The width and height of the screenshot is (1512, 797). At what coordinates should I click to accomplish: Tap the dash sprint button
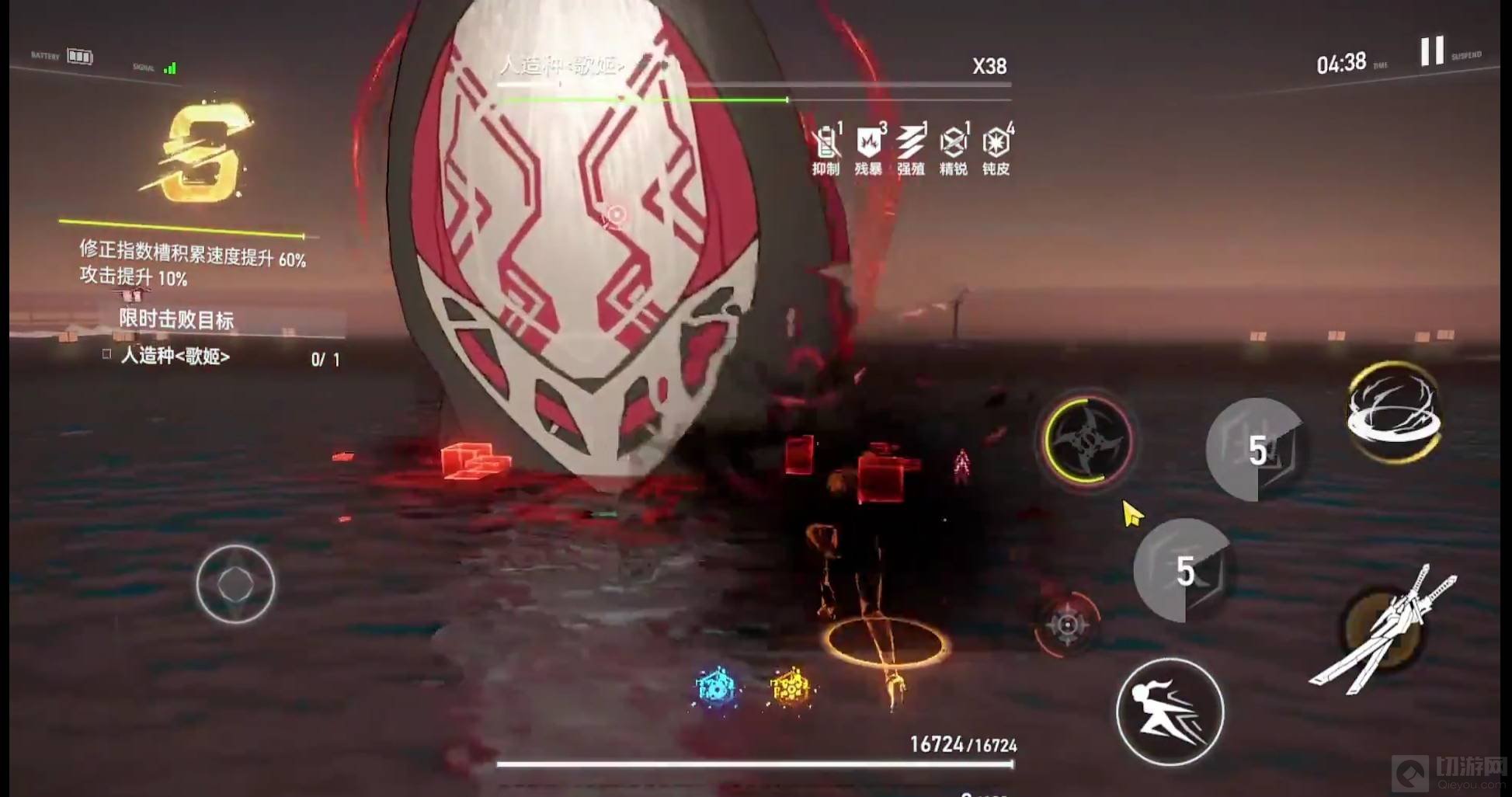(1170, 712)
